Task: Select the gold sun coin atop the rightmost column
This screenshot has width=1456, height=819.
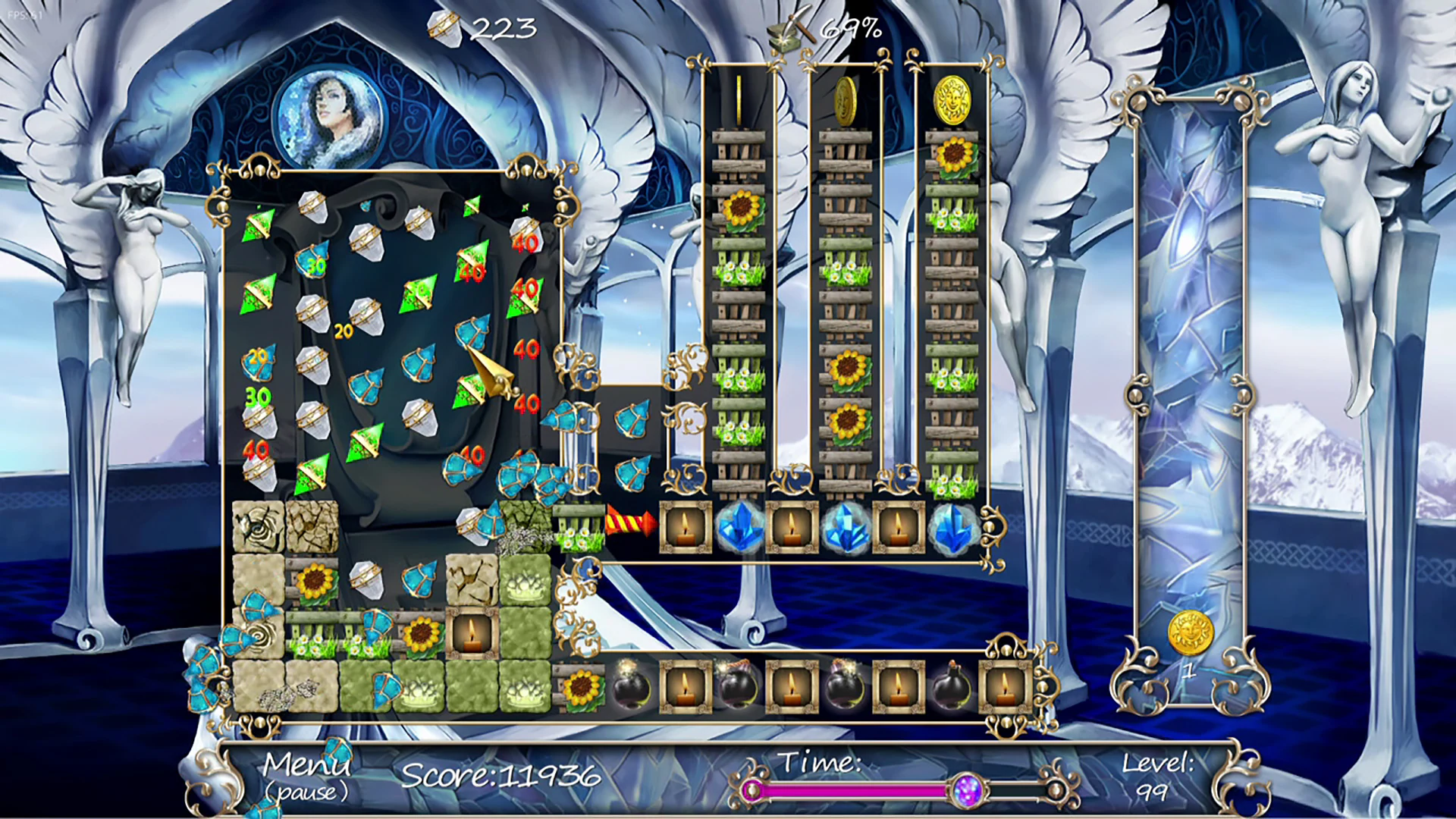Action: coord(954,99)
